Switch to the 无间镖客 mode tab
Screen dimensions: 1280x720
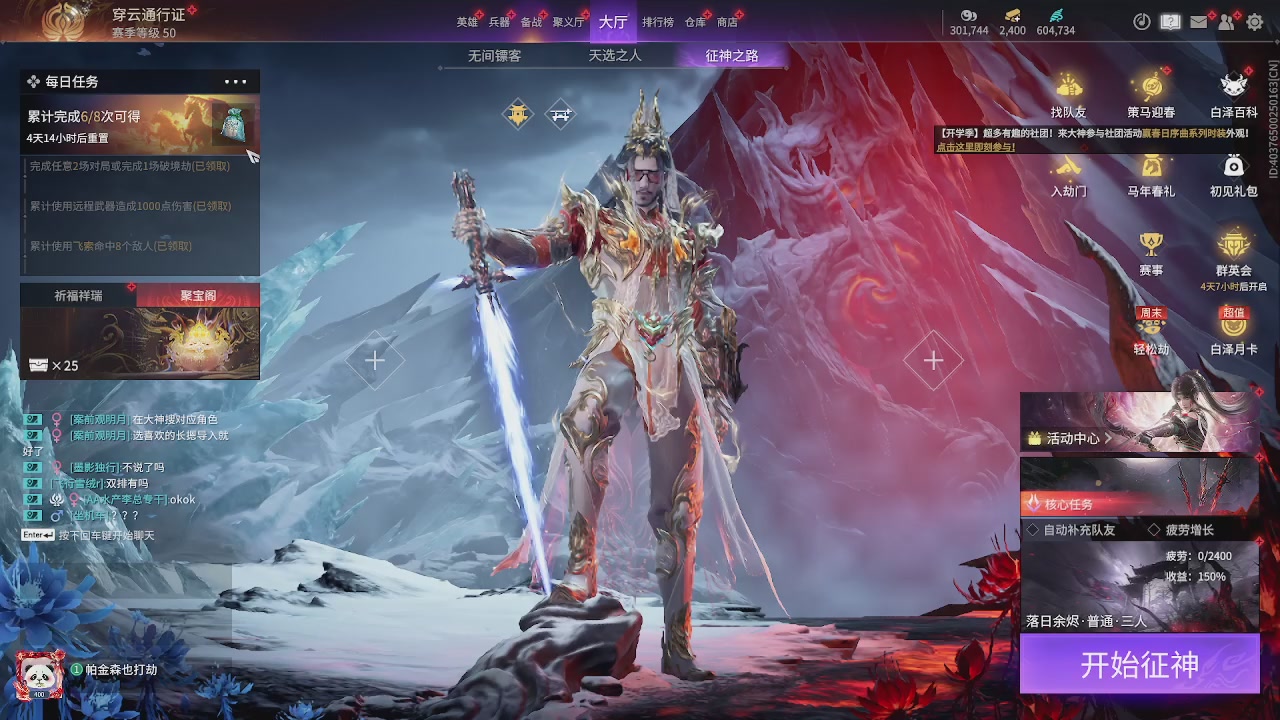[x=494, y=56]
